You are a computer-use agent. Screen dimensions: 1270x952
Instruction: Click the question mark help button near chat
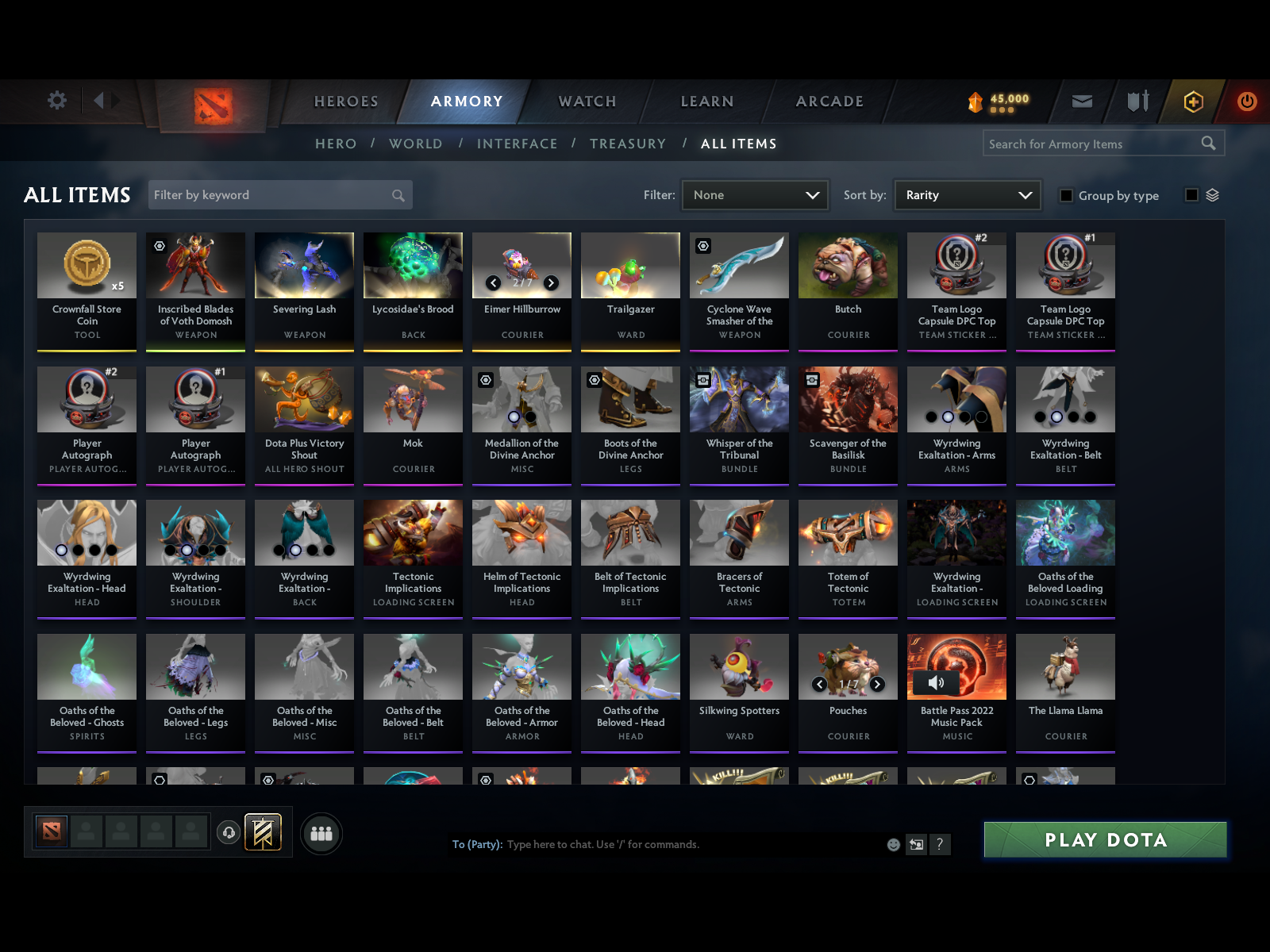[x=941, y=844]
